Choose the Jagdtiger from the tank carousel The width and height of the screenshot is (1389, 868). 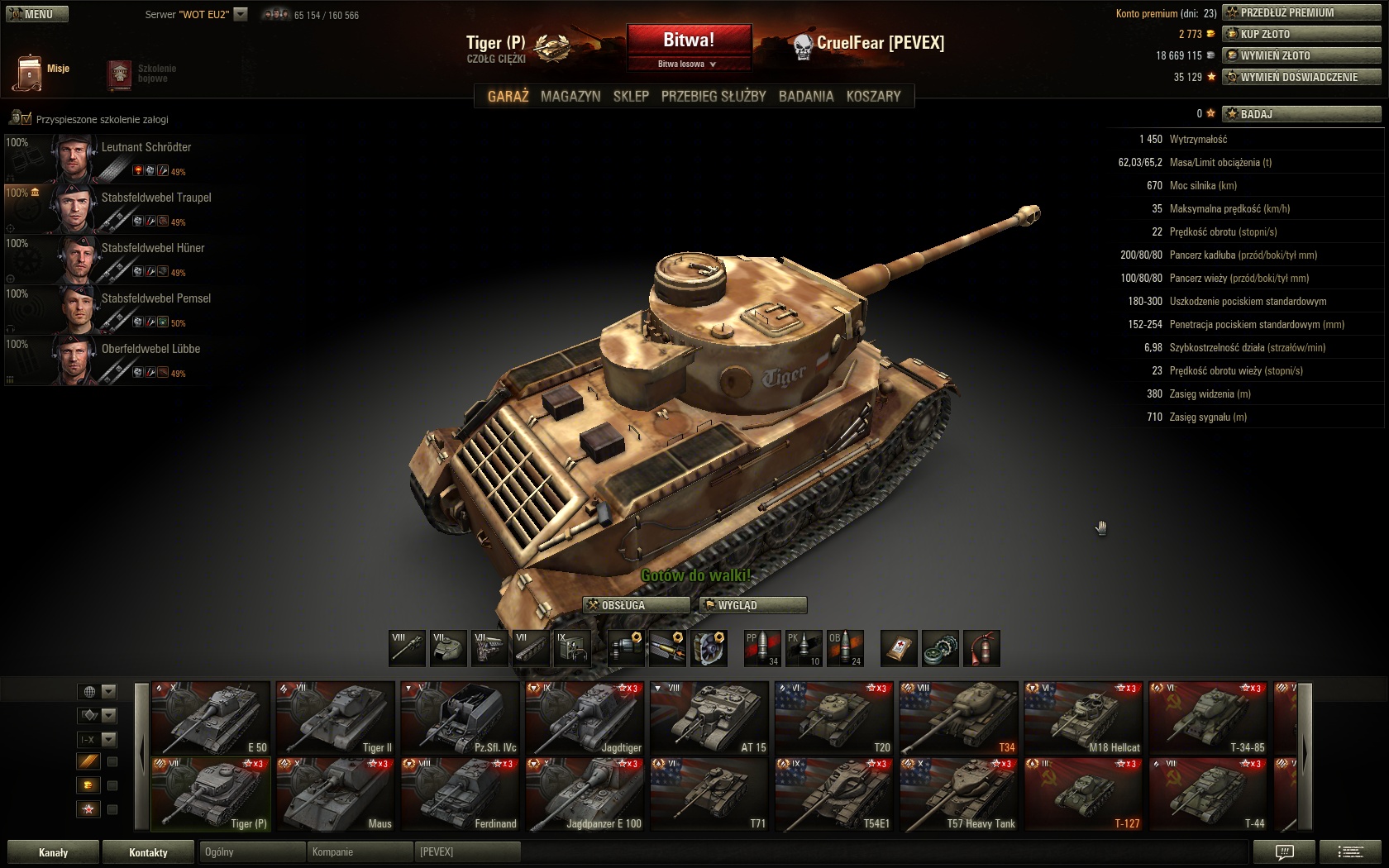(585, 718)
